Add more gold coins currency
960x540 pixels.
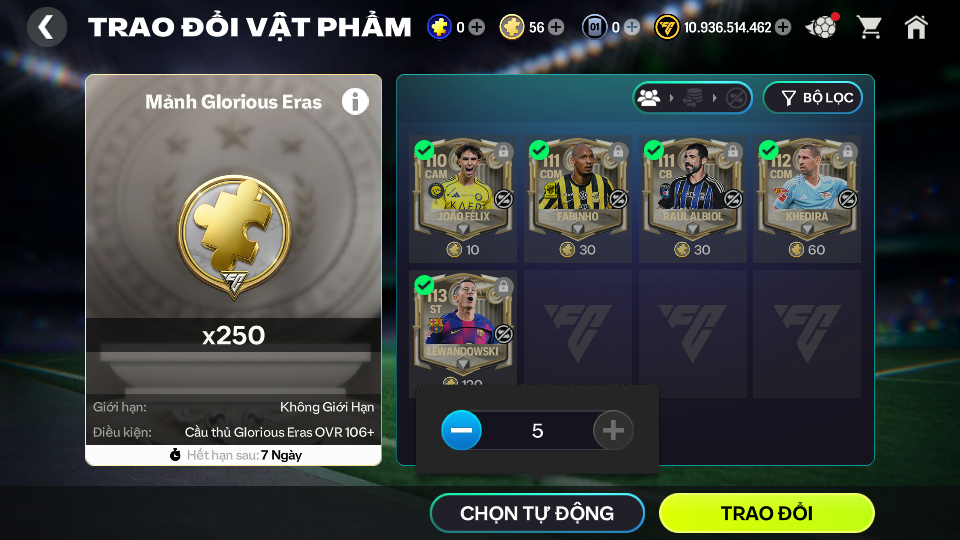(x=783, y=27)
